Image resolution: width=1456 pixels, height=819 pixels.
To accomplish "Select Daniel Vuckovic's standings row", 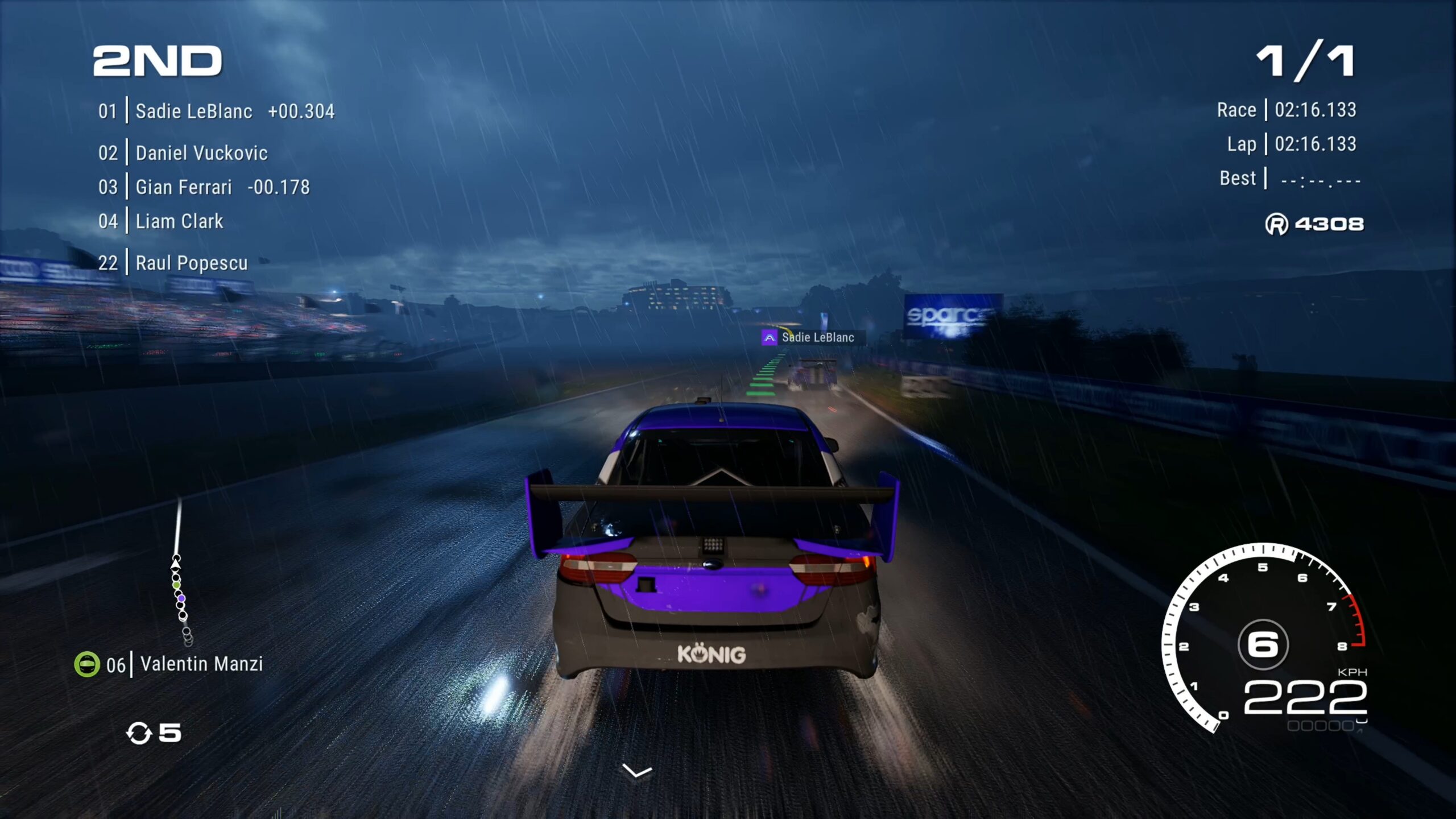I will [201, 153].
